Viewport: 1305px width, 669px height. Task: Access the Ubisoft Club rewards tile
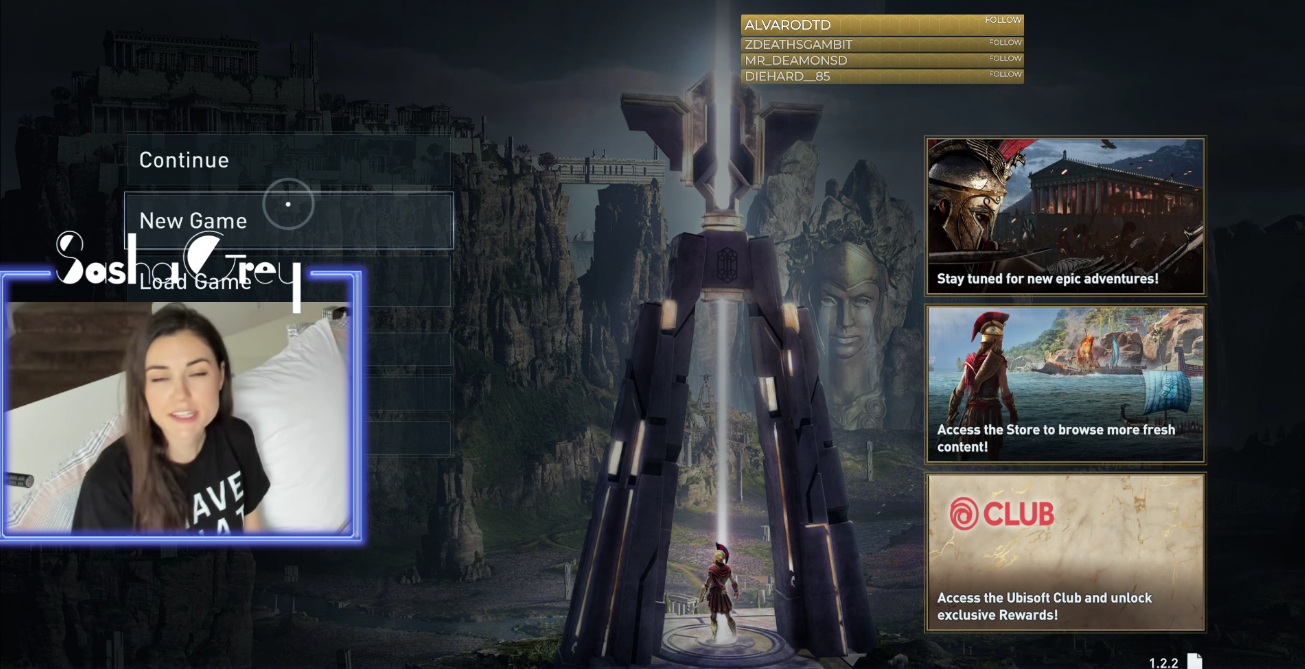click(x=1065, y=552)
